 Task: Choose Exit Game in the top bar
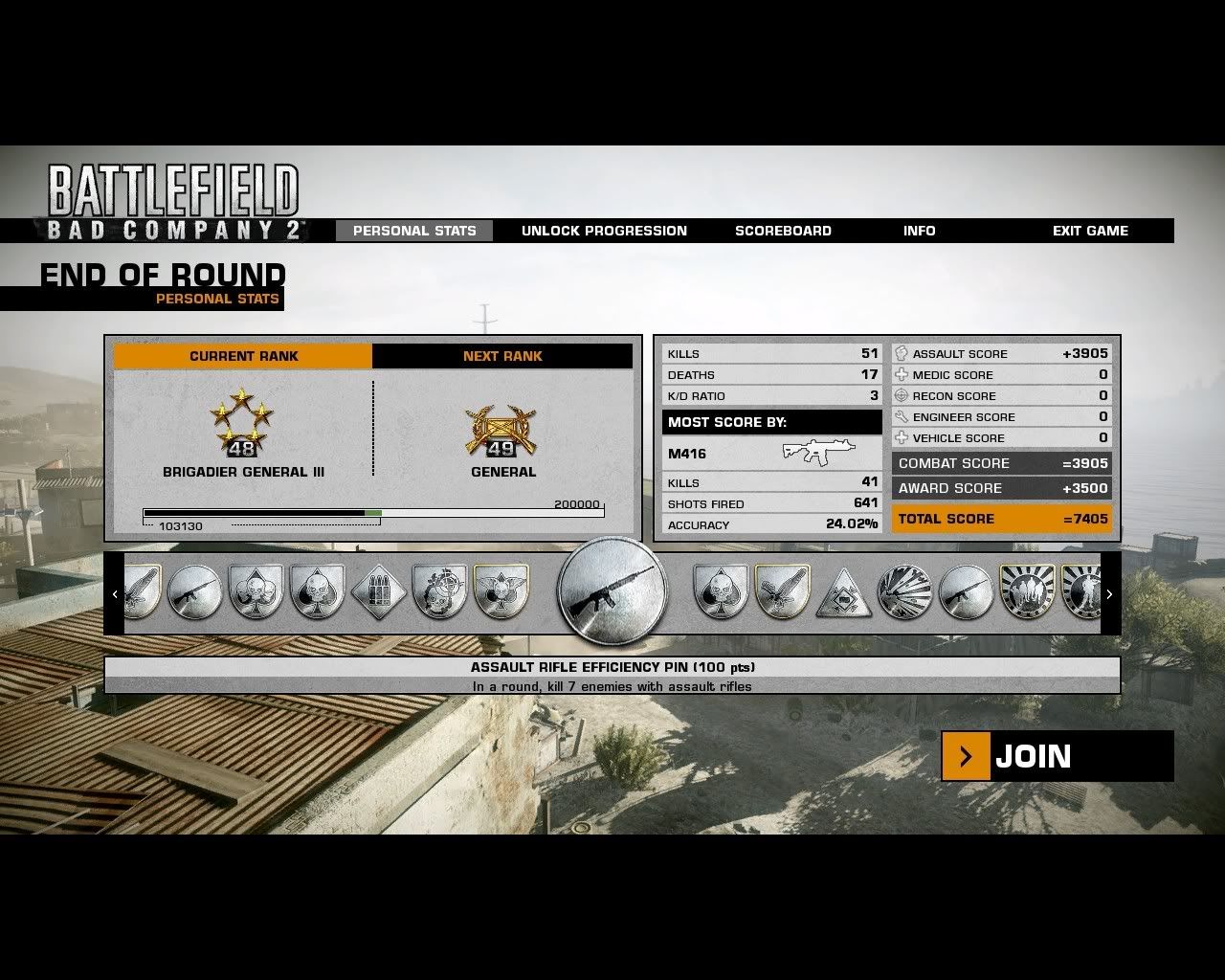pyautogui.click(x=1090, y=231)
